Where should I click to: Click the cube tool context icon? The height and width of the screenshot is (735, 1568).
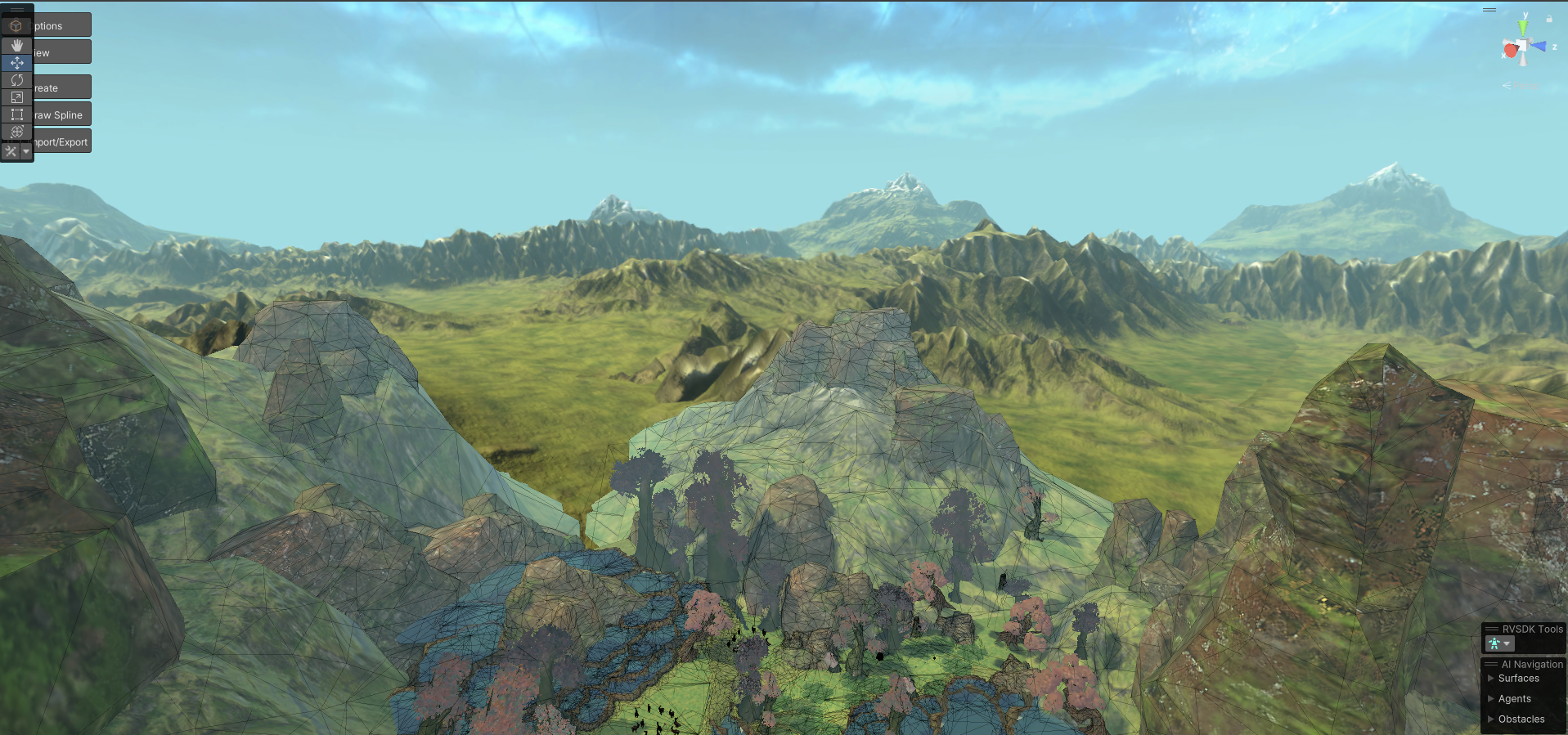click(x=16, y=26)
